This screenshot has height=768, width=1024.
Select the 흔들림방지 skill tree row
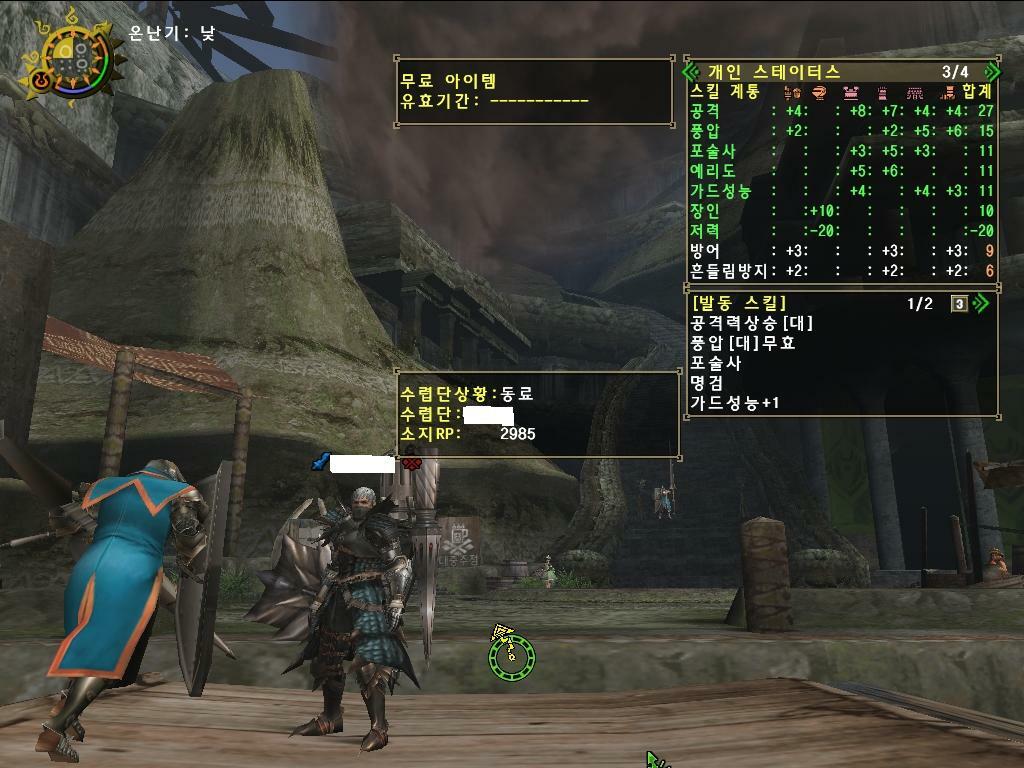(x=840, y=271)
